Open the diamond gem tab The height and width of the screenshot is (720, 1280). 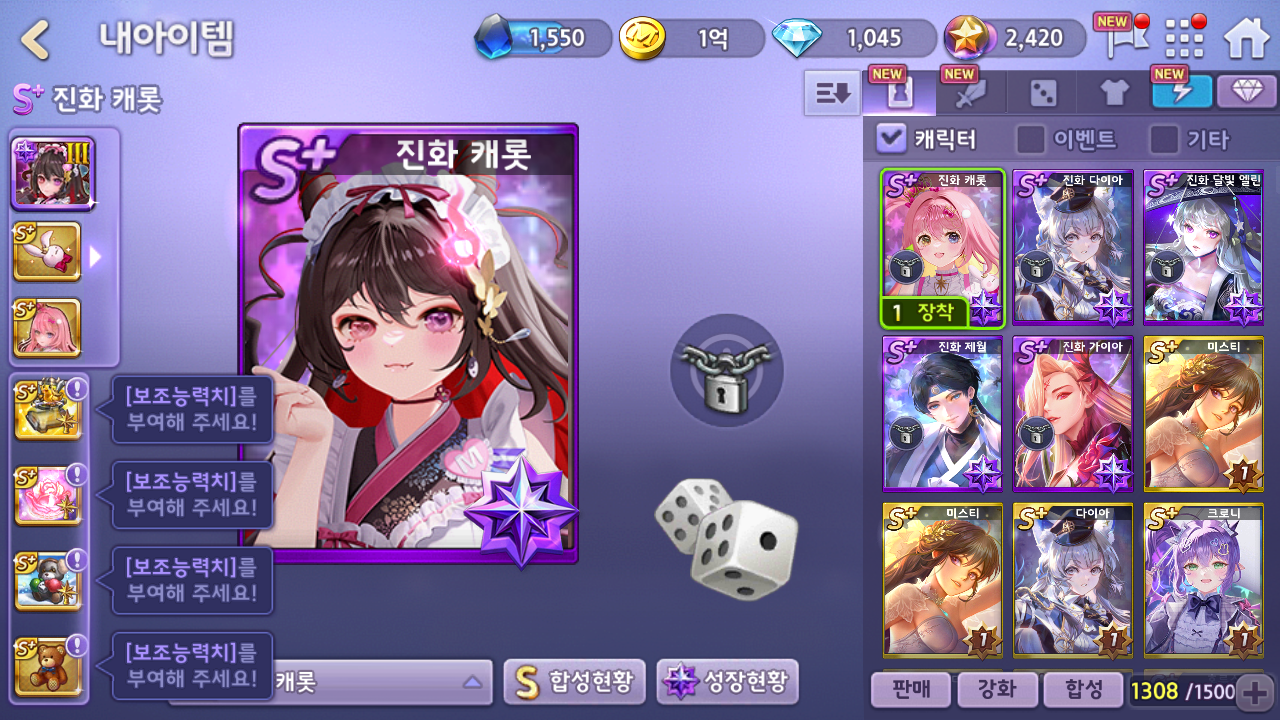click(1246, 92)
